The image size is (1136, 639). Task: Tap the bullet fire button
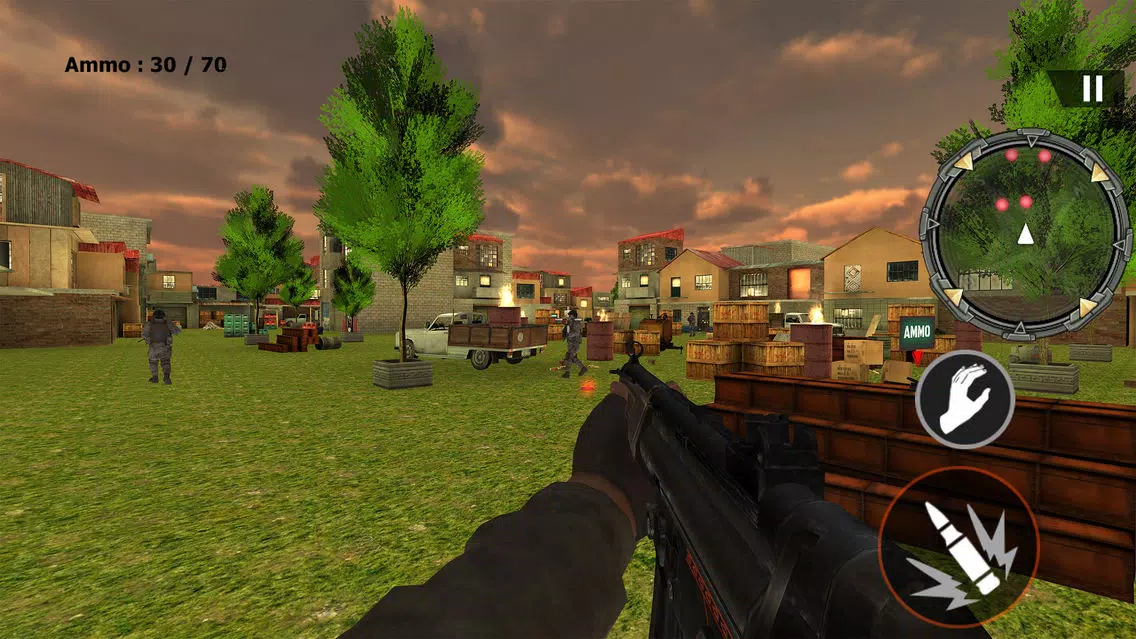(x=959, y=547)
